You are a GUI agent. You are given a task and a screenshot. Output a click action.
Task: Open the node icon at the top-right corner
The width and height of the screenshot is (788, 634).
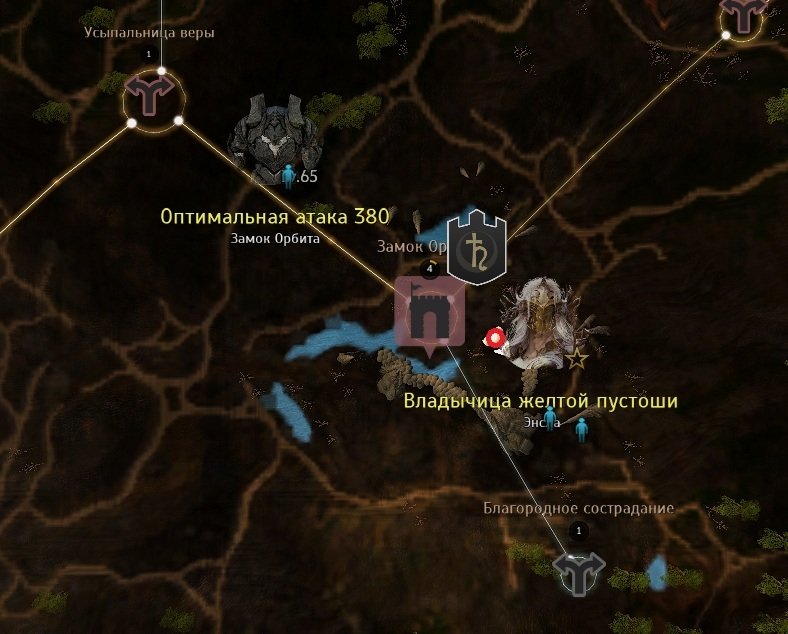(x=743, y=15)
